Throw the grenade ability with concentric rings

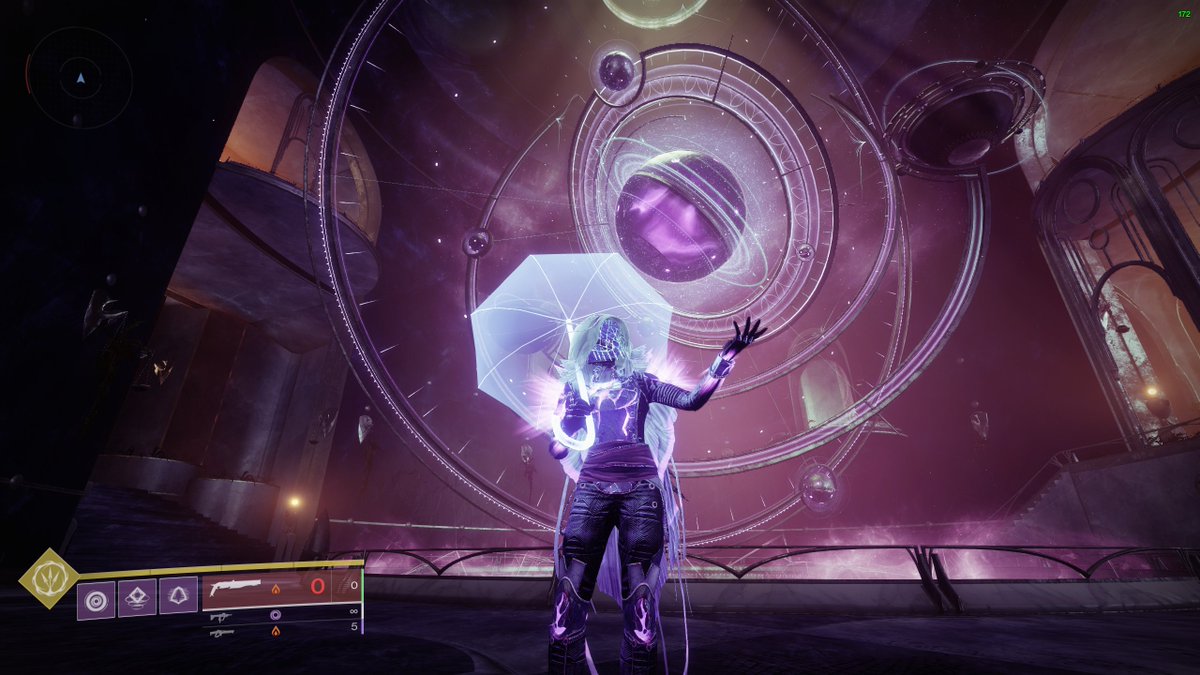click(96, 601)
